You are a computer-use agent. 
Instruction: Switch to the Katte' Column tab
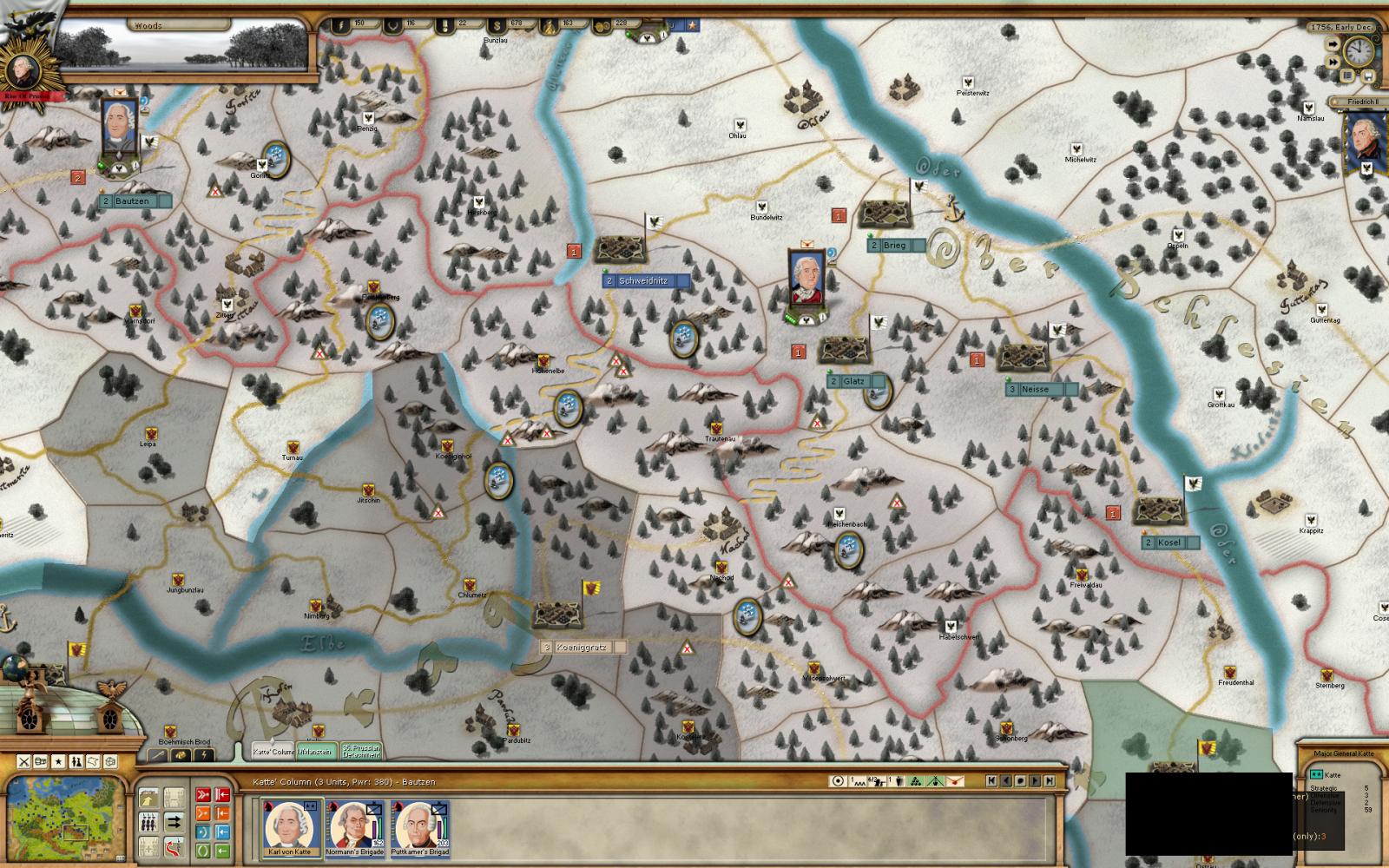(x=273, y=751)
